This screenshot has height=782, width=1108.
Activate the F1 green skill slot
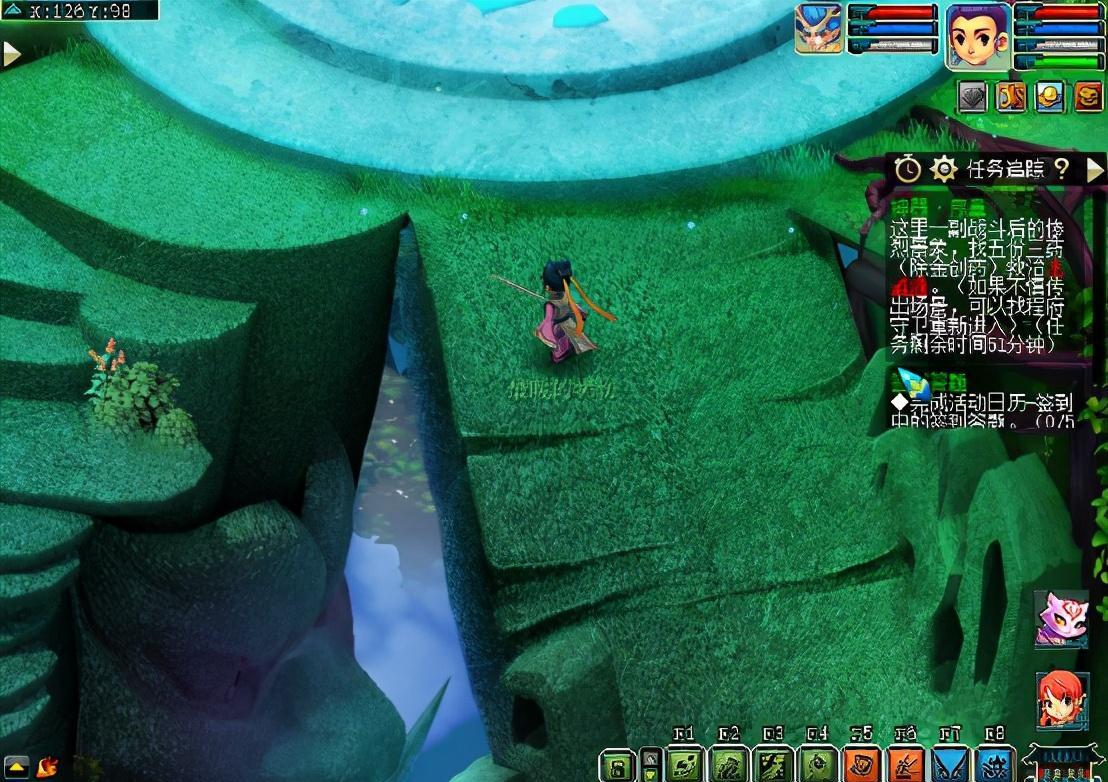point(685,765)
